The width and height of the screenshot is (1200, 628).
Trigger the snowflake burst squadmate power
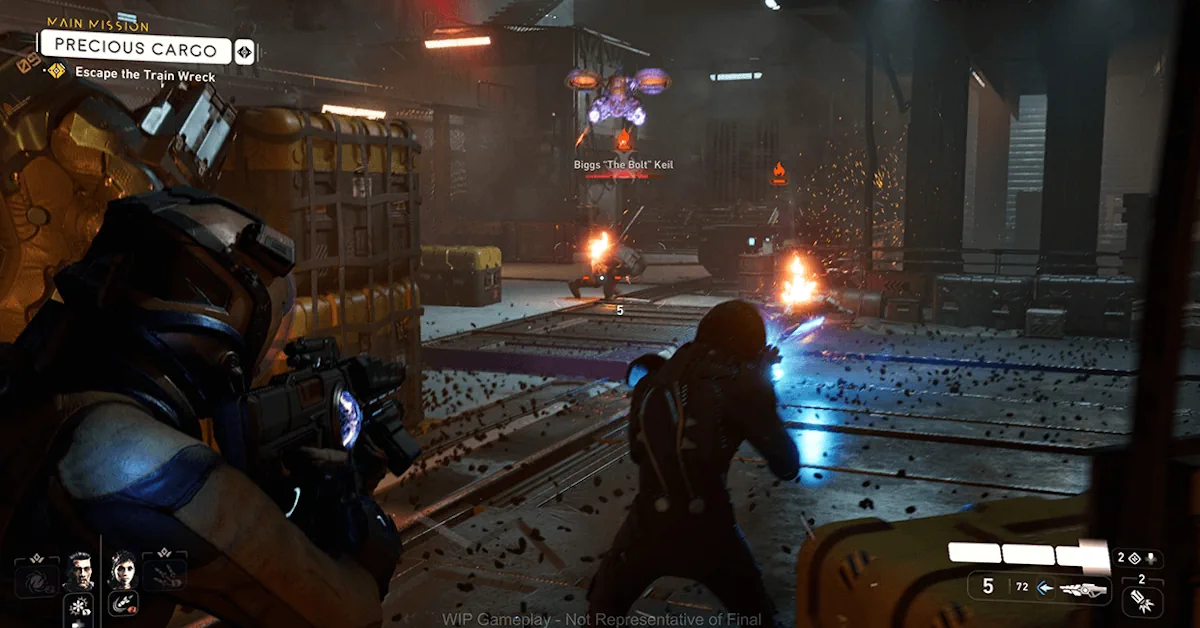79,606
